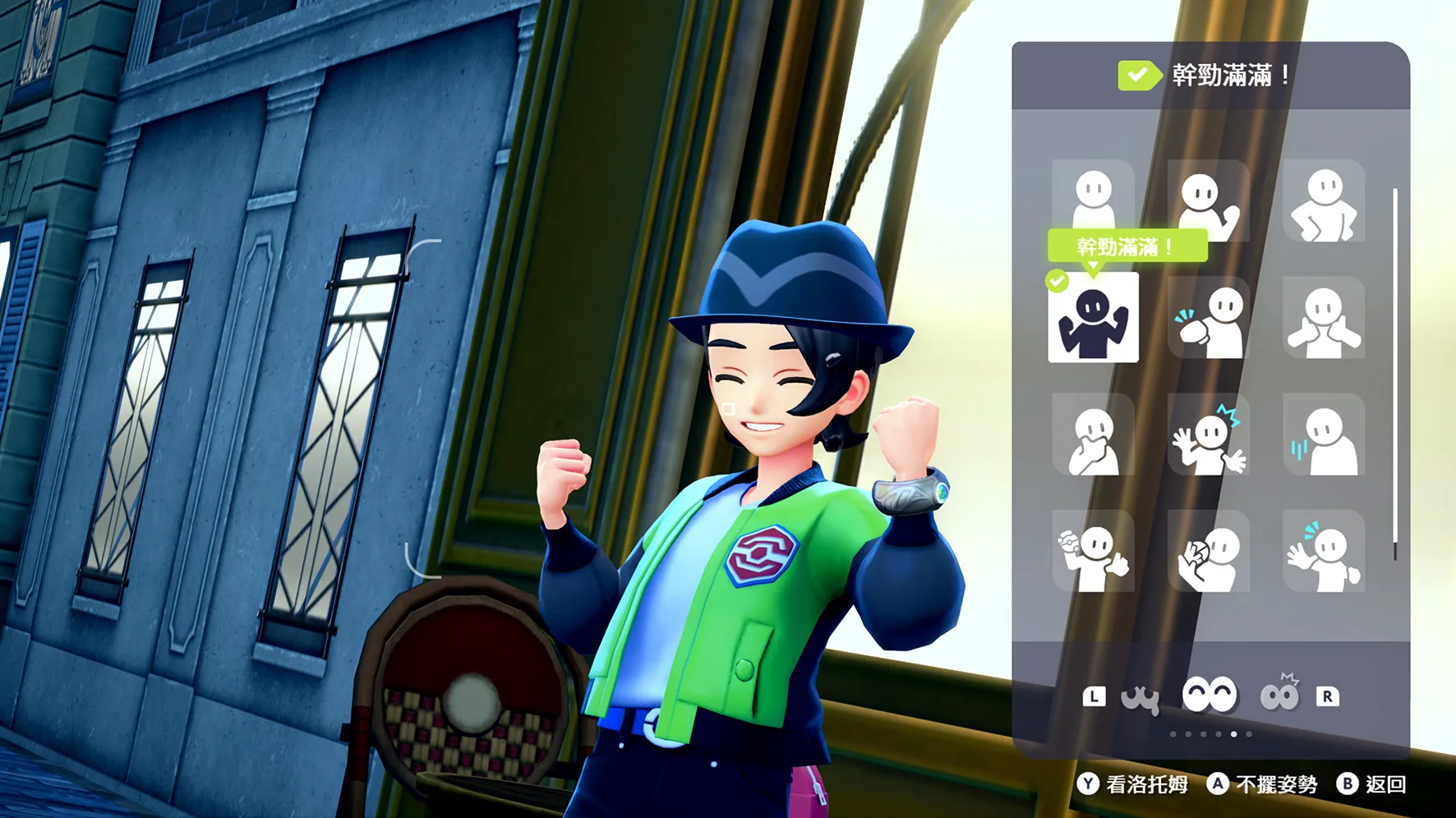Screen dimensions: 1456x818
Task: Select the happy closed-eyes expression
Action: click(1209, 695)
